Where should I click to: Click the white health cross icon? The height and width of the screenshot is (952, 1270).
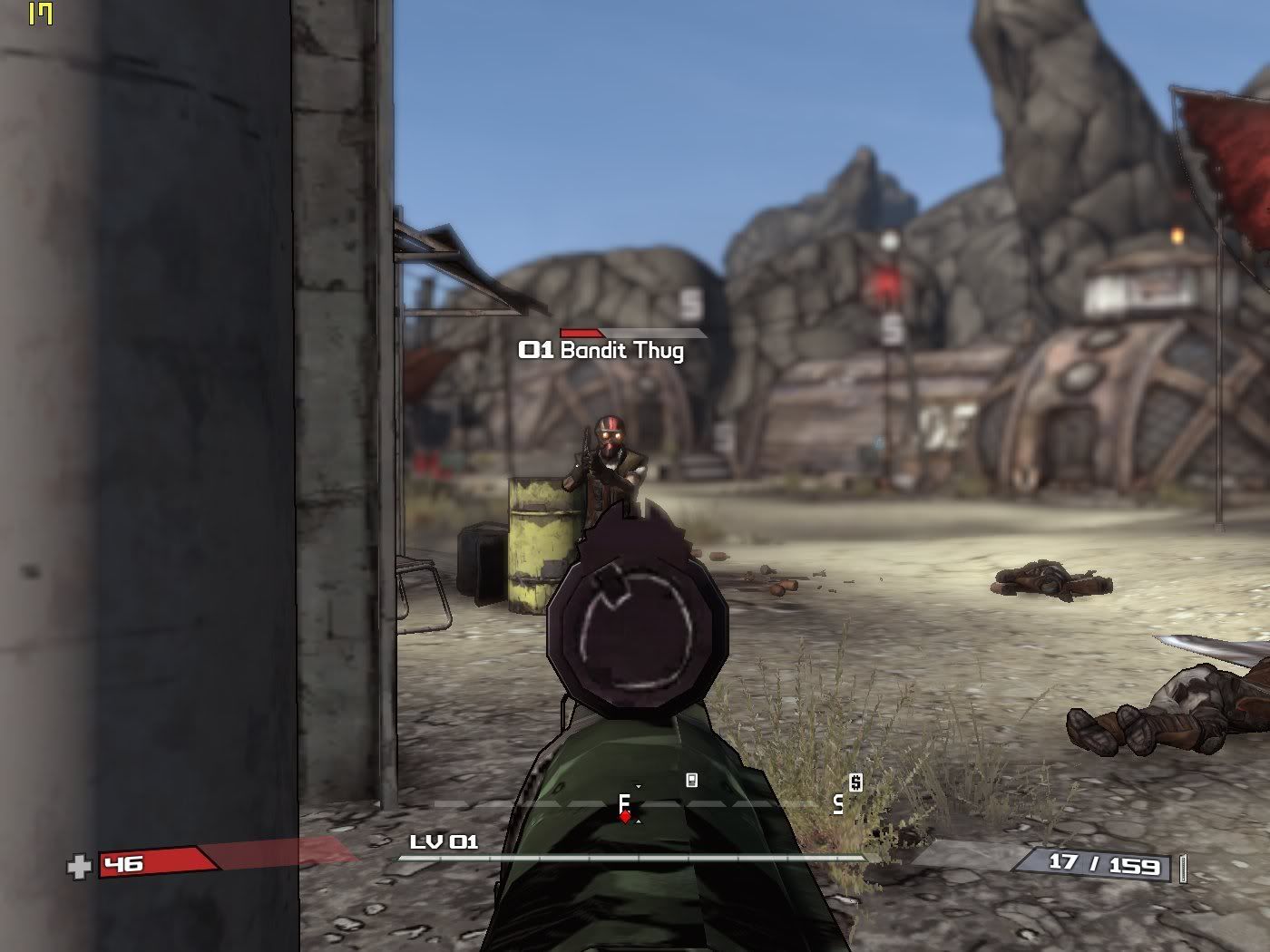pos(80,868)
